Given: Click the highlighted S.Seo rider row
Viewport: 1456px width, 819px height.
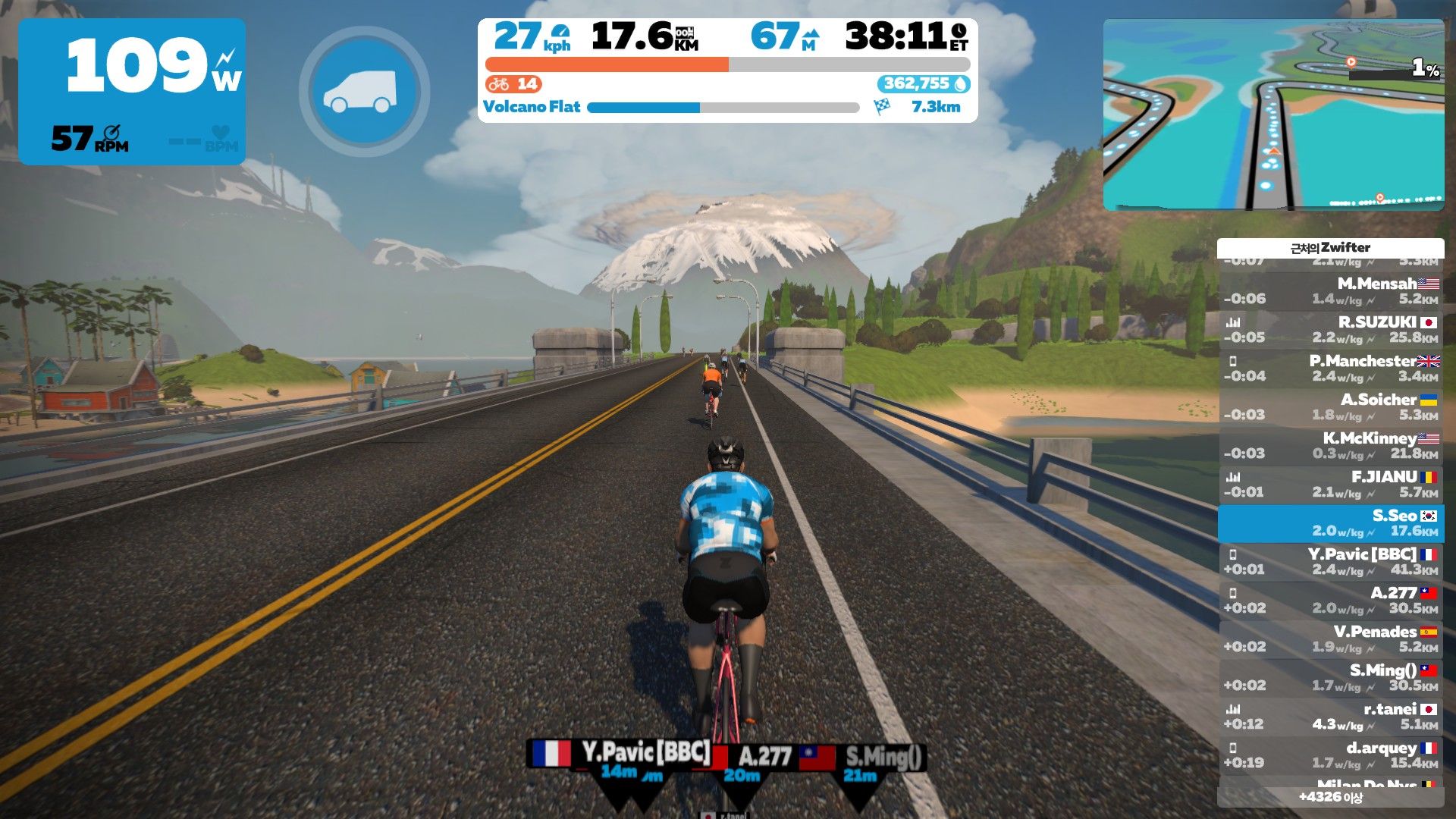Looking at the screenshot, I should pos(1331,523).
